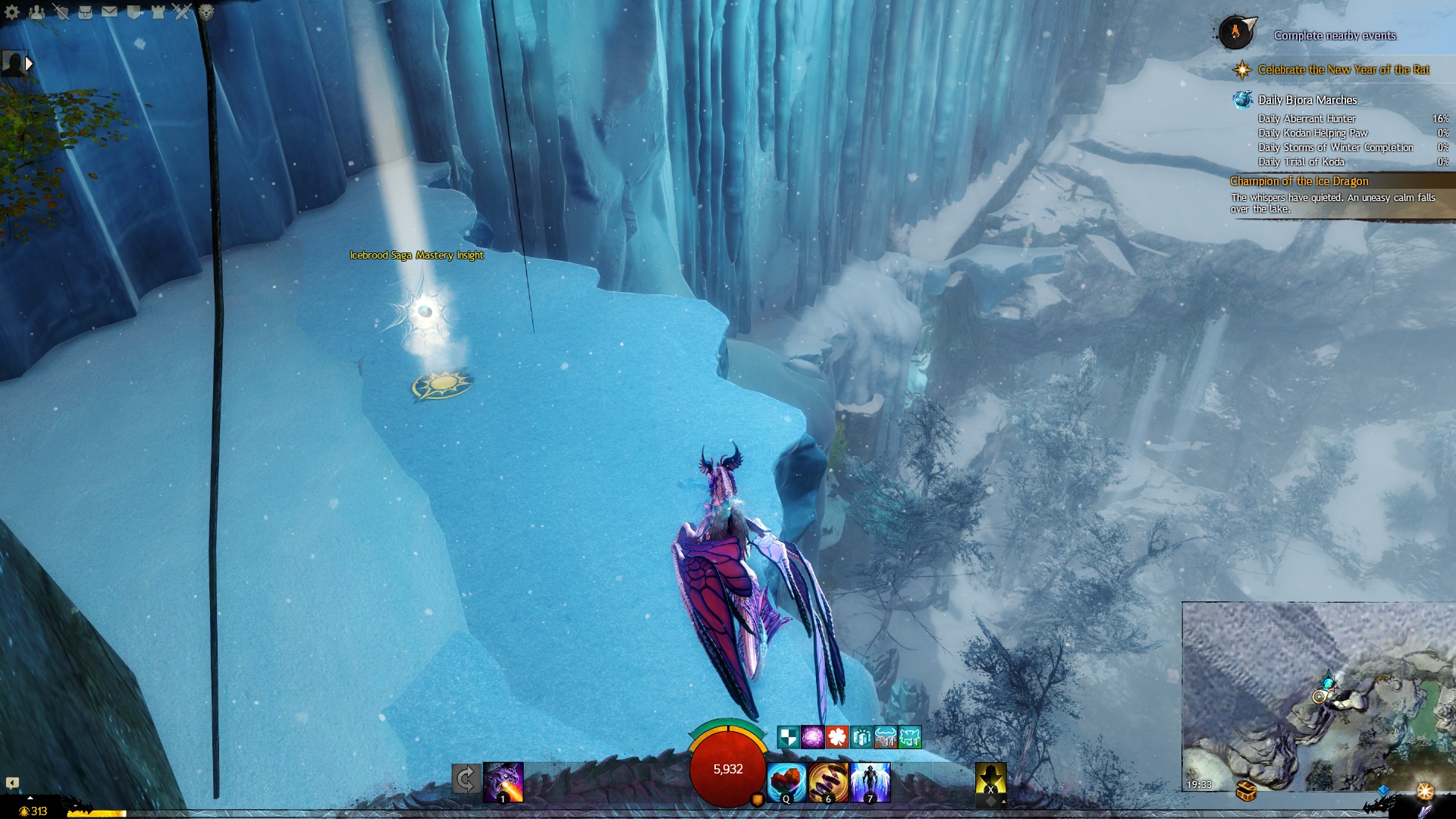Open the minimap
The image size is (1456, 819).
(x=1318, y=695)
